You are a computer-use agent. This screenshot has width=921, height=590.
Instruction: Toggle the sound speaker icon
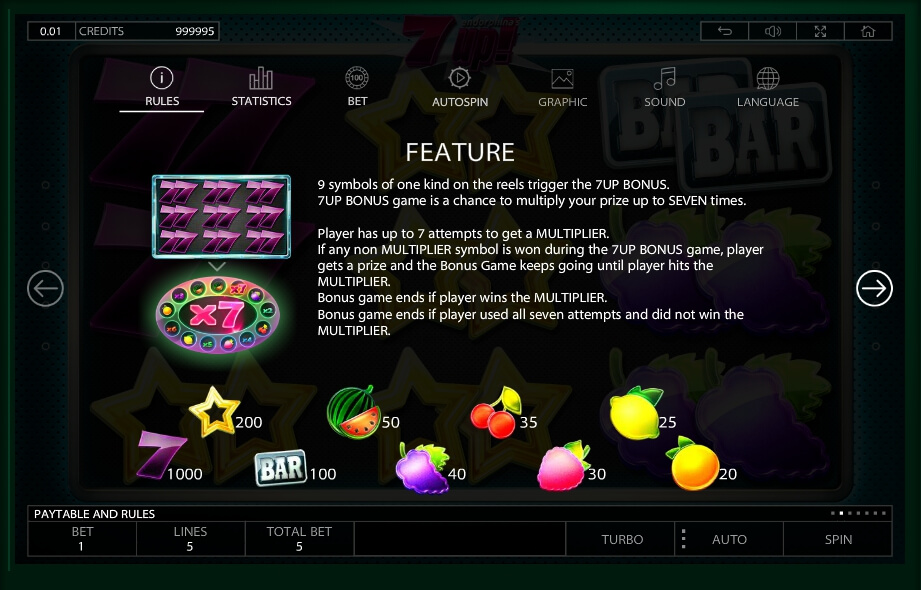pyautogui.click(x=773, y=31)
